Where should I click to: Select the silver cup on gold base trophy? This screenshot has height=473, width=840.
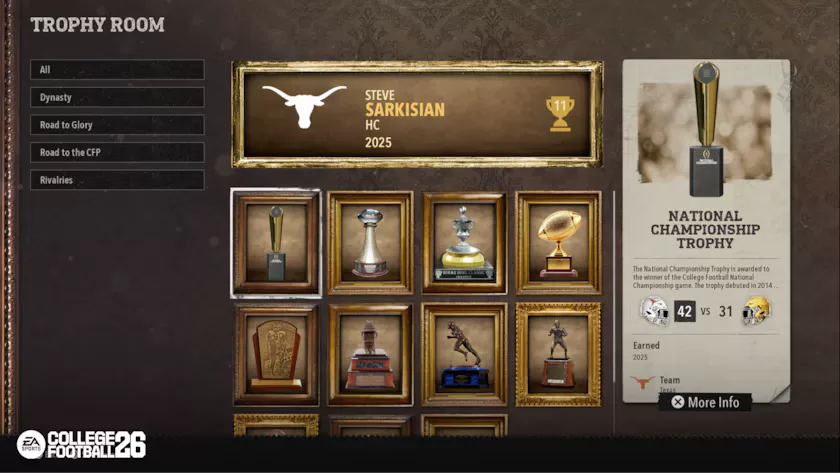pos(464,243)
